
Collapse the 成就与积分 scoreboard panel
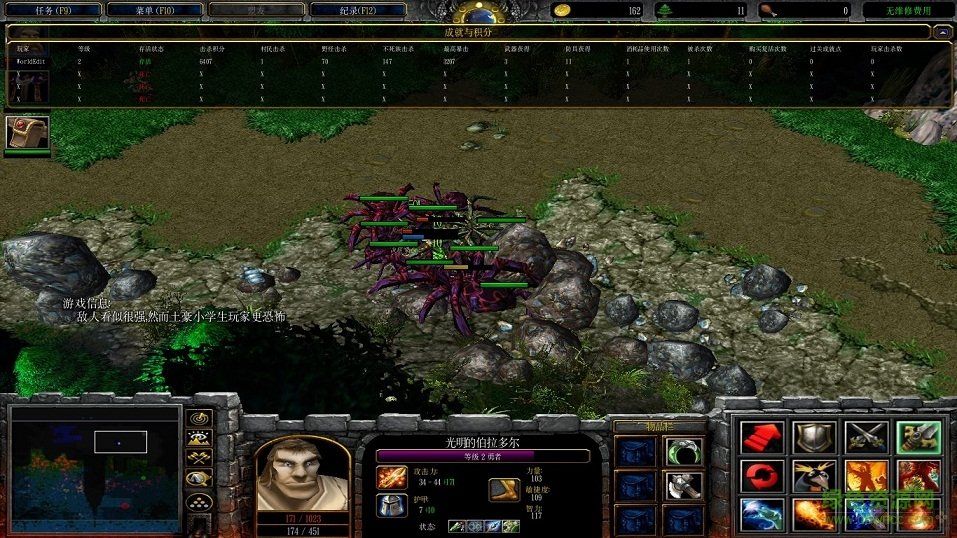[941, 32]
